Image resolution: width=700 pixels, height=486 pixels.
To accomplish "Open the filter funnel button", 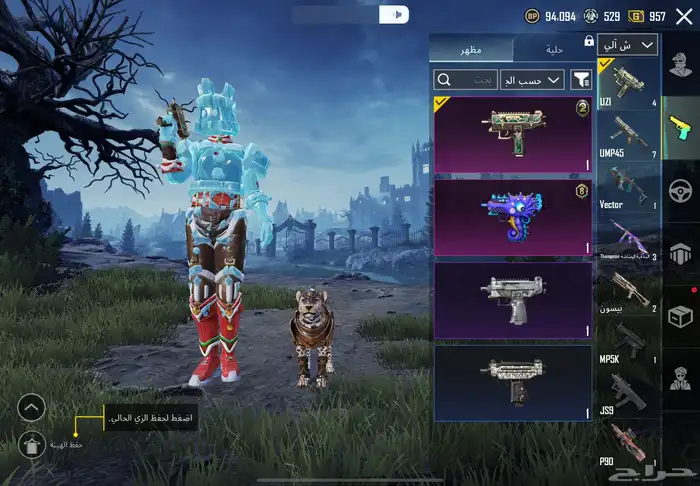I will (x=581, y=79).
